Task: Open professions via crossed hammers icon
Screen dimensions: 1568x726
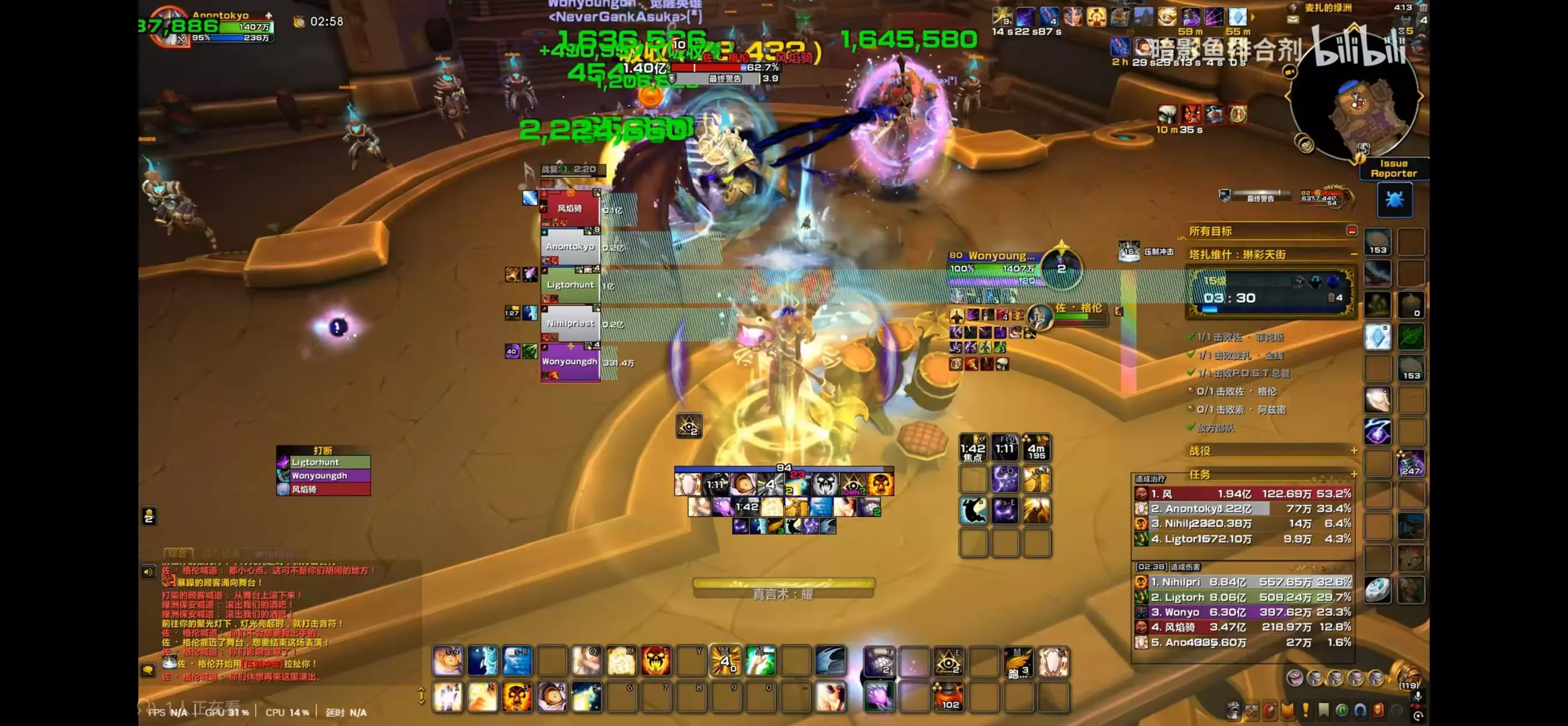Action: (x=1252, y=709)
